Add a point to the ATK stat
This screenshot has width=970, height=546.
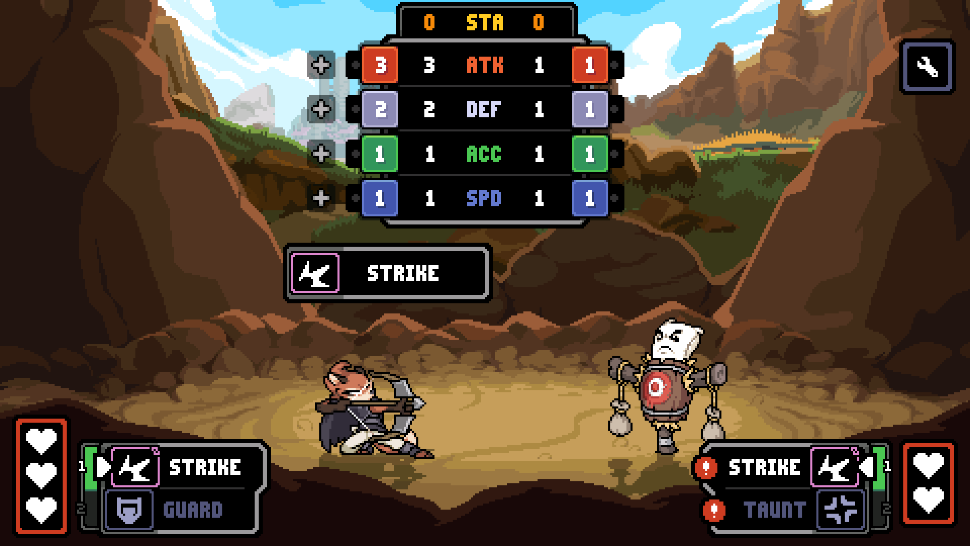[x=321, y=66]
